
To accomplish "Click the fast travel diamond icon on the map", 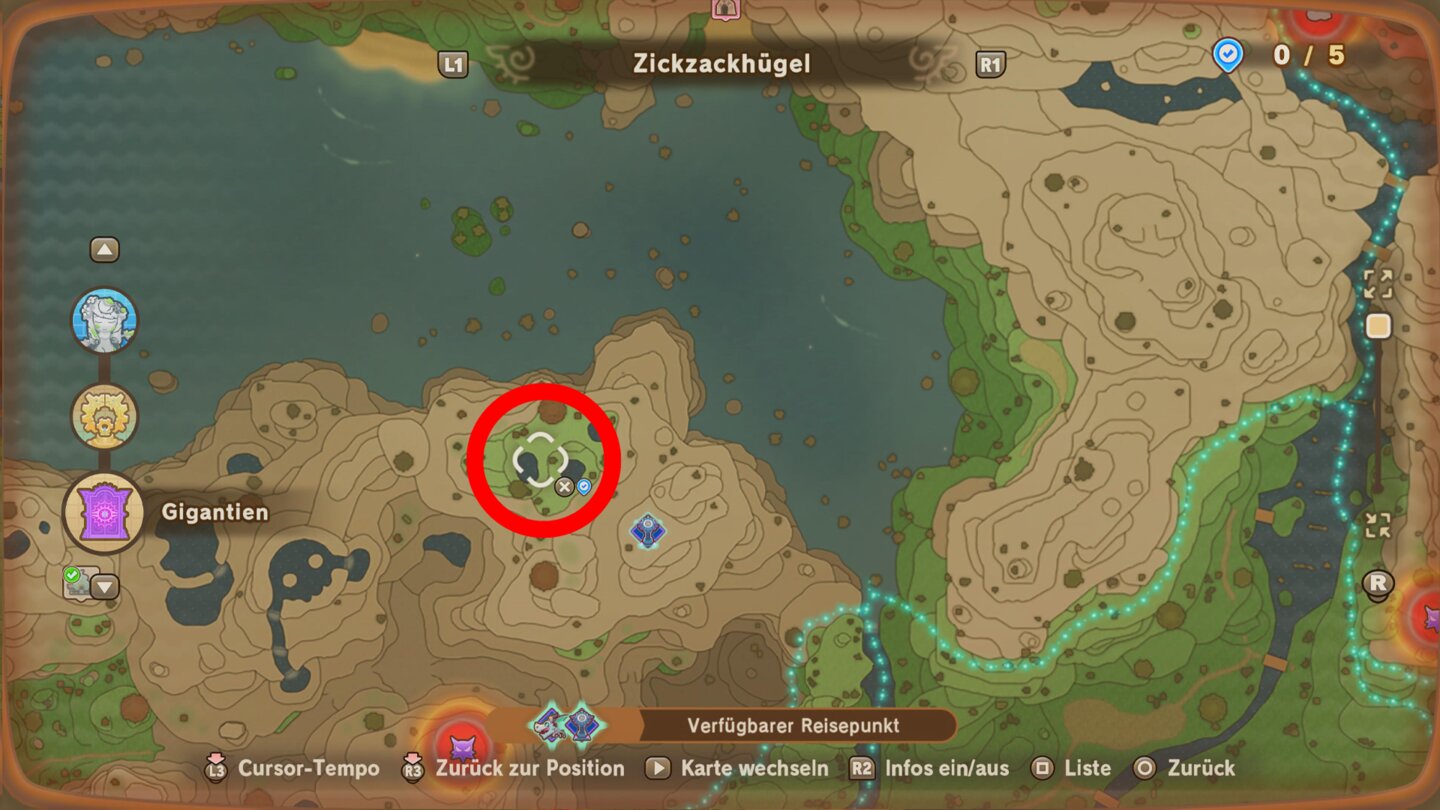I will click(648, 531).
